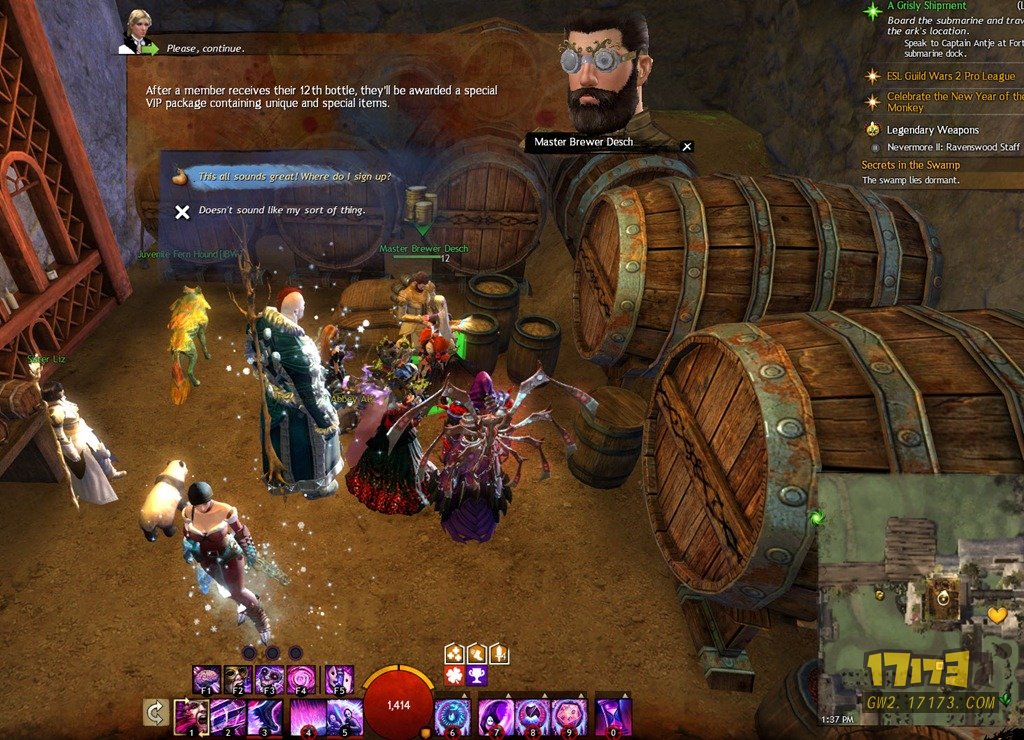Use the F1 brain shatter skill
This screenshot has height=740, width=1024.
coord(206,680)
